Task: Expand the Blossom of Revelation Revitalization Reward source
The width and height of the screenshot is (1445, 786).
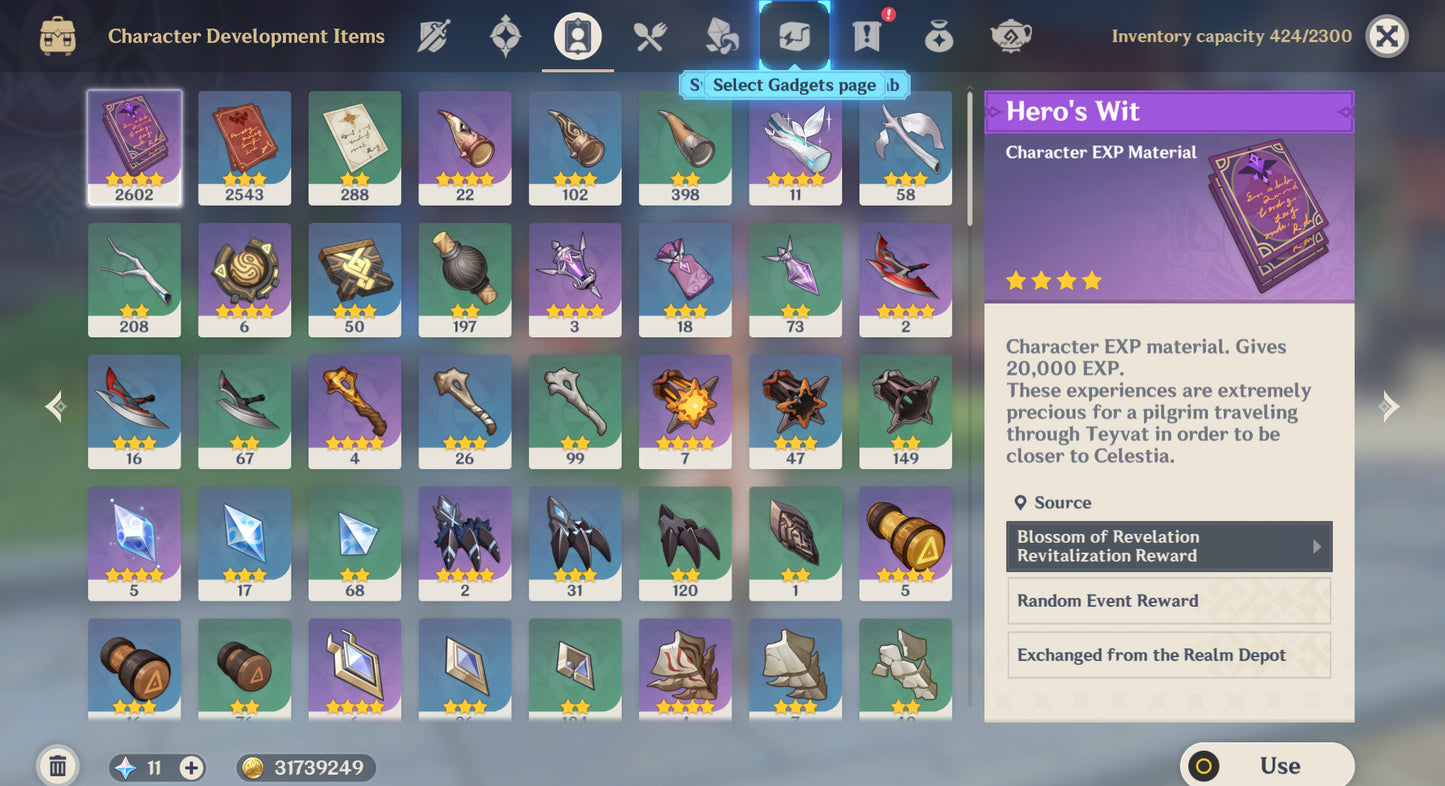Action: coord(1168,546)
